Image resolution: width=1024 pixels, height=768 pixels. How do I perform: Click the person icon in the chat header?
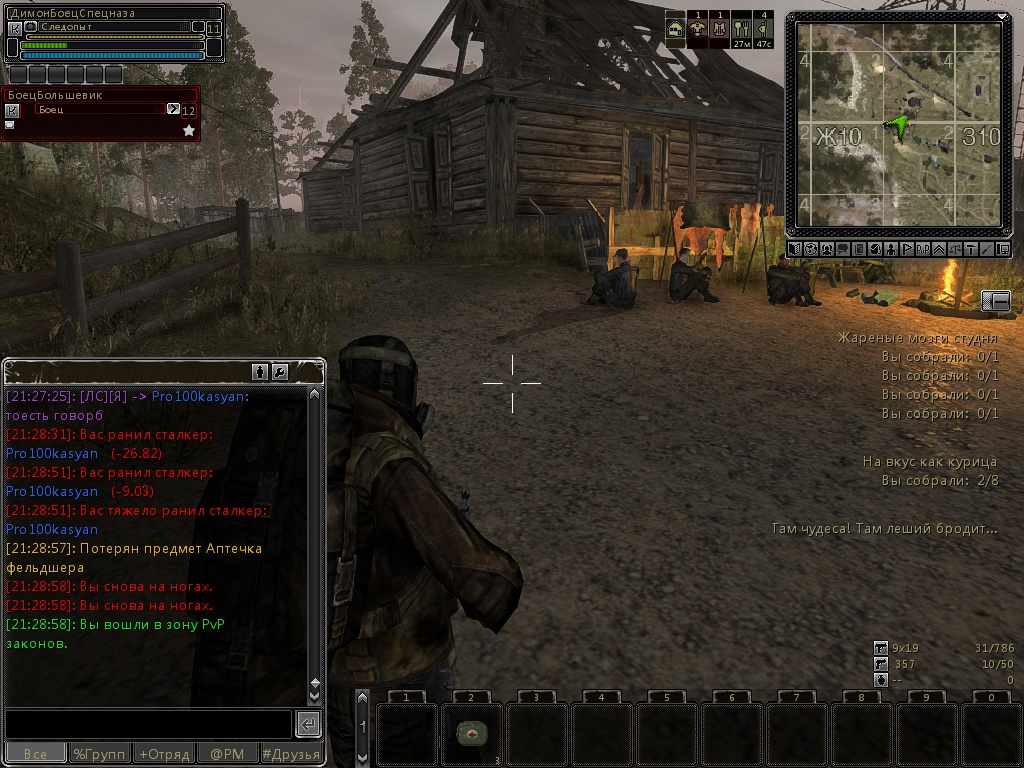click(260, 372)
